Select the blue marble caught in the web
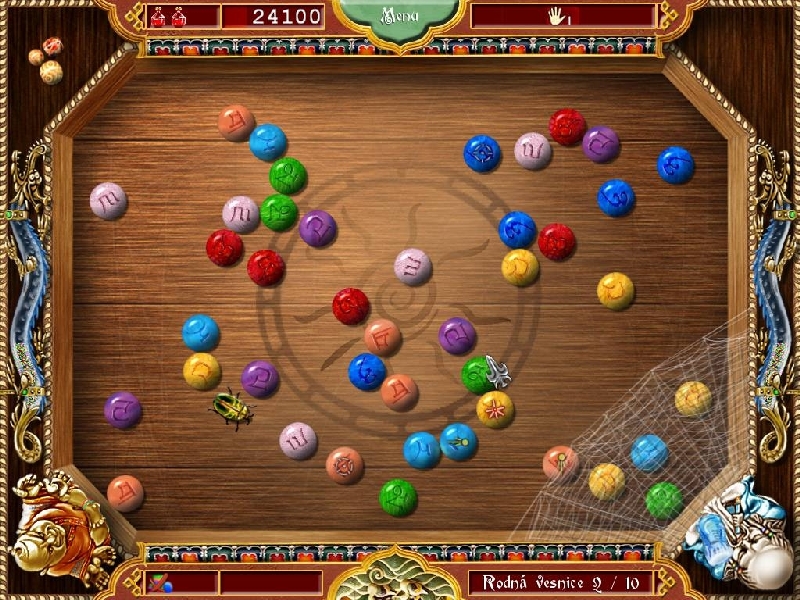Image resolution: width=800 pixels, height=600 pixels. point(649,453)
